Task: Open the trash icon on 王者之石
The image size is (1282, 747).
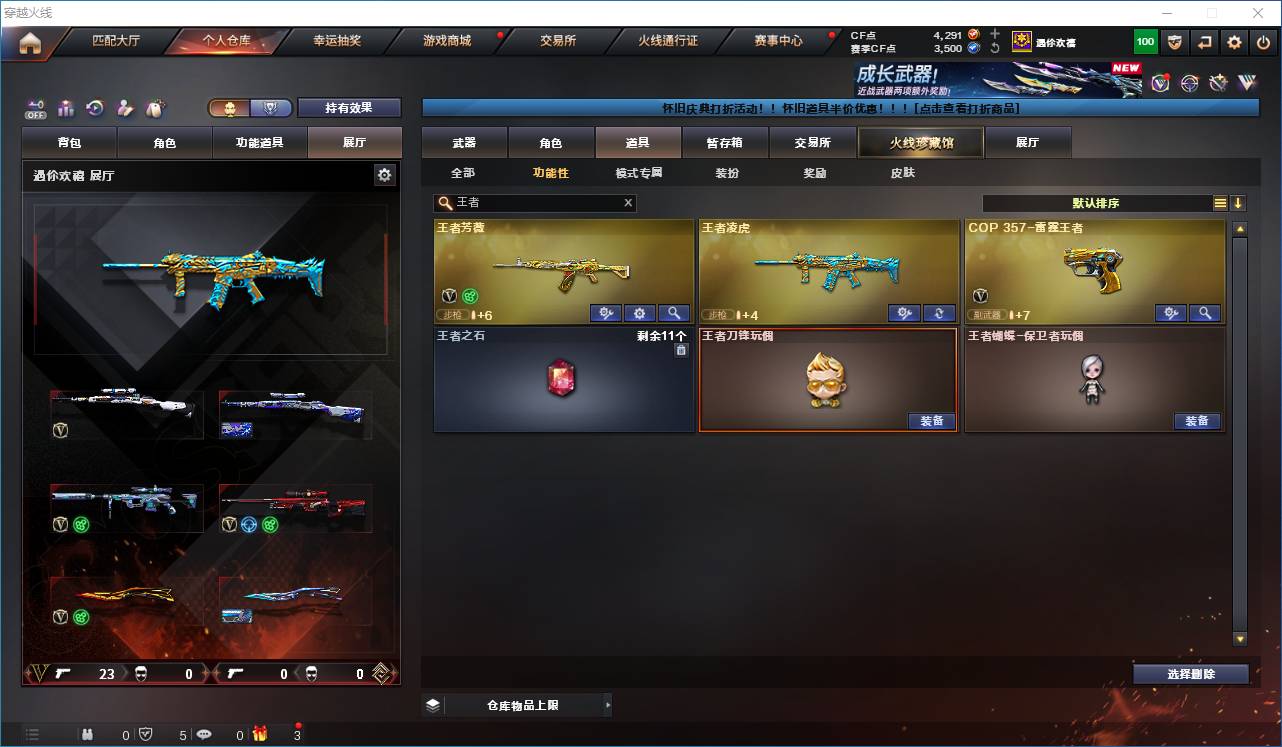Action: [x=683, y=350]
